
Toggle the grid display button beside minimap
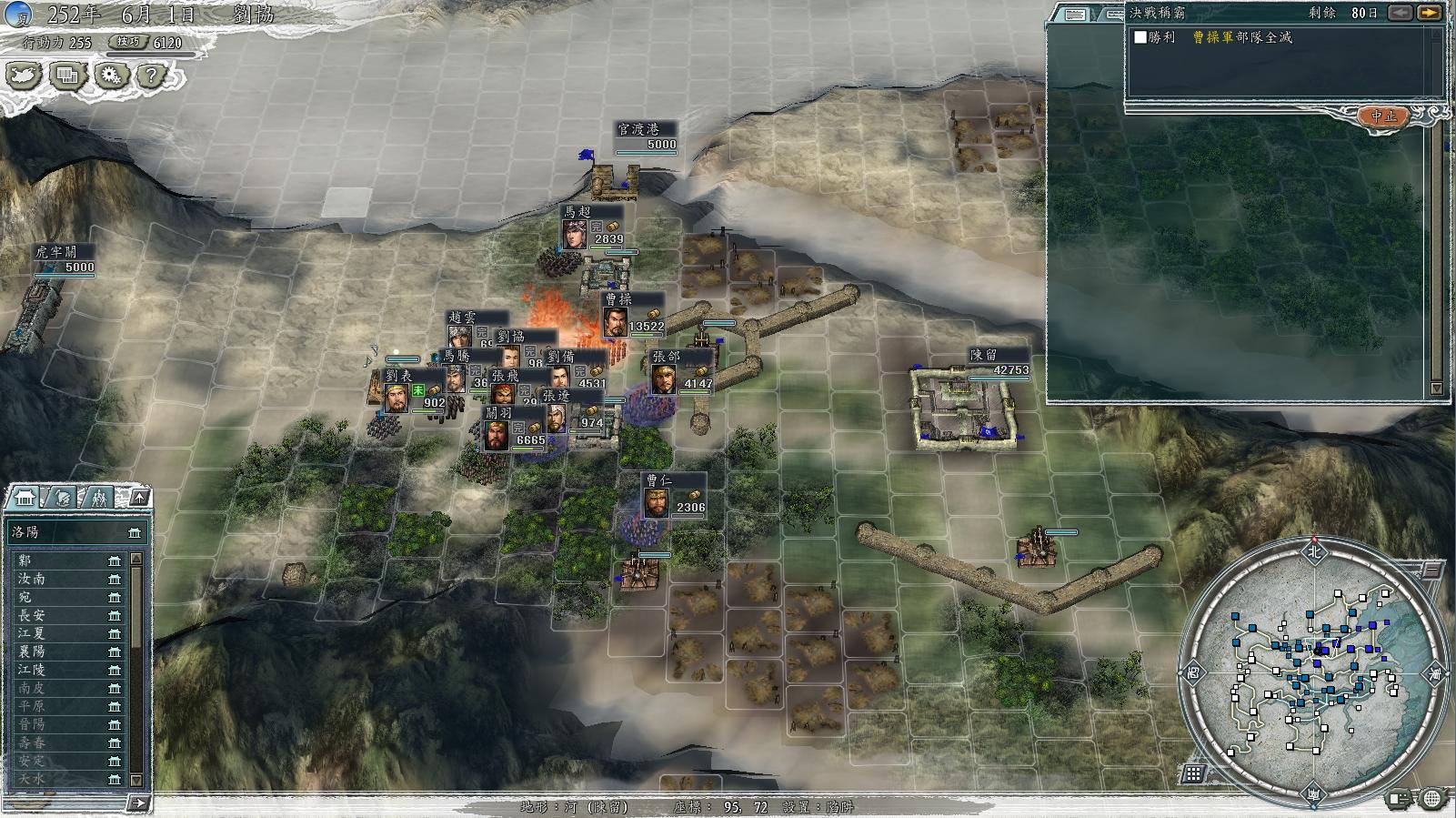pos(1193,773)
